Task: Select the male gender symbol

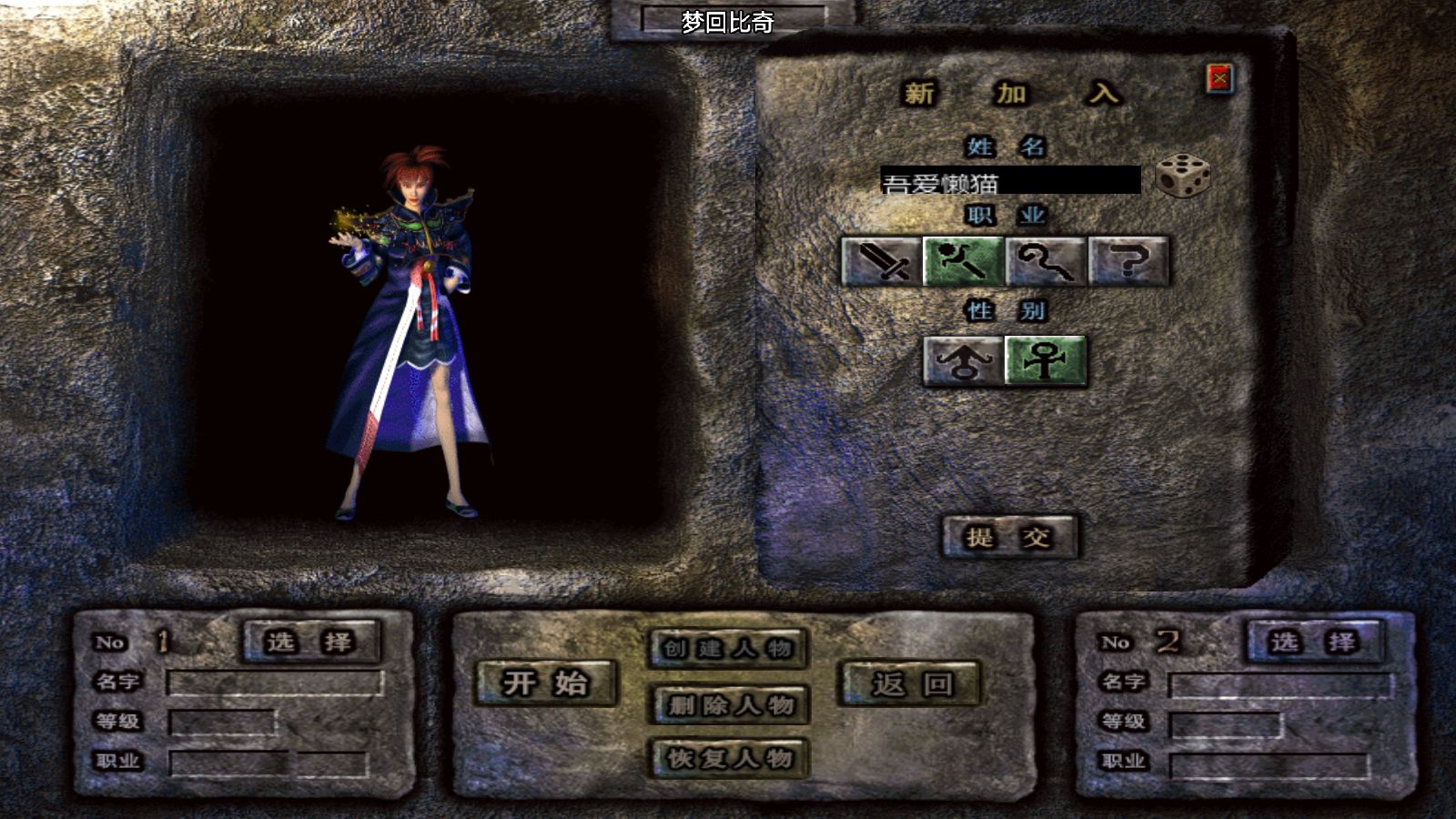Action: click(x=963, y=360)
